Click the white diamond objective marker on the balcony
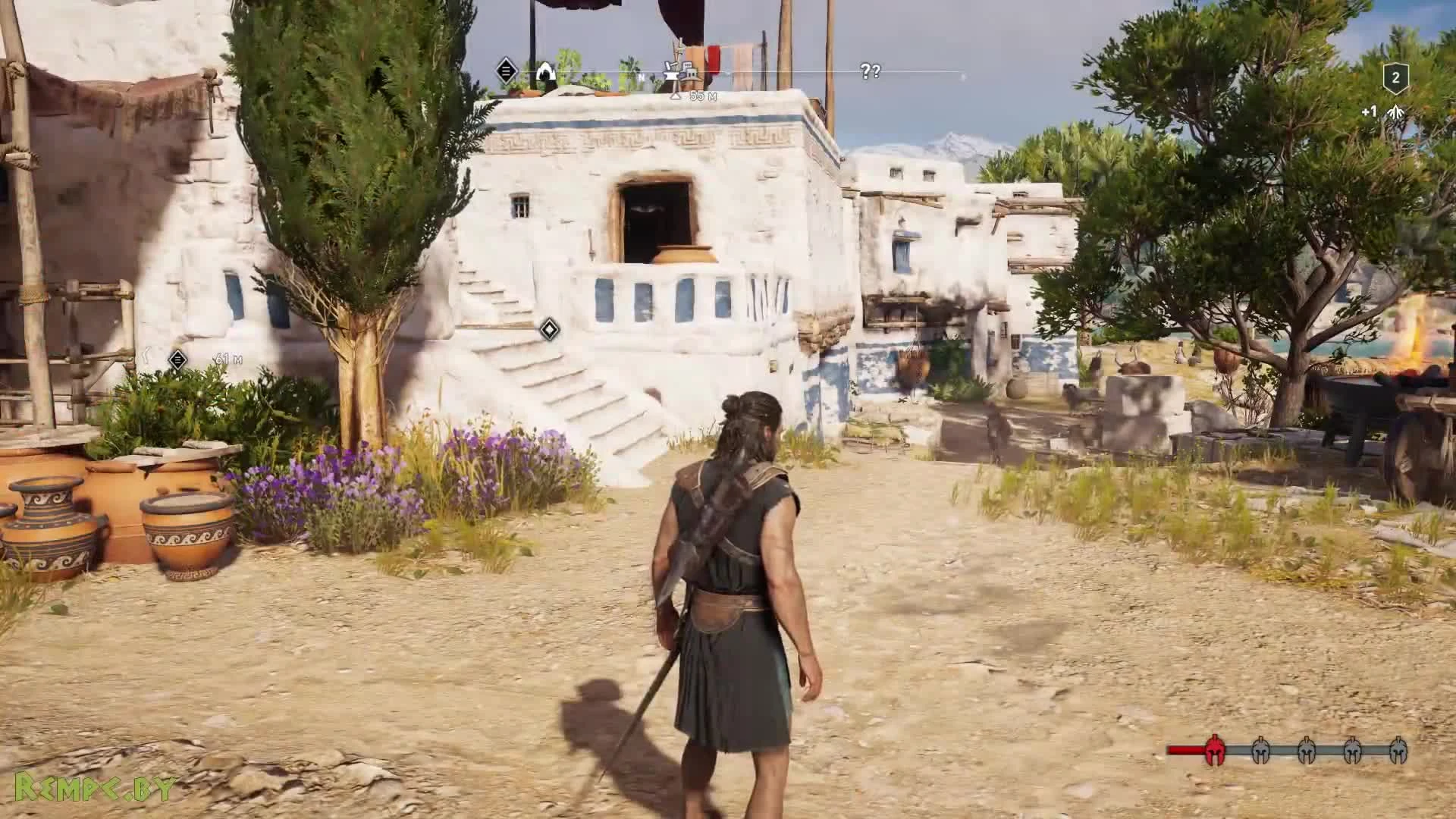The image size is (1456, 819). 550,328
